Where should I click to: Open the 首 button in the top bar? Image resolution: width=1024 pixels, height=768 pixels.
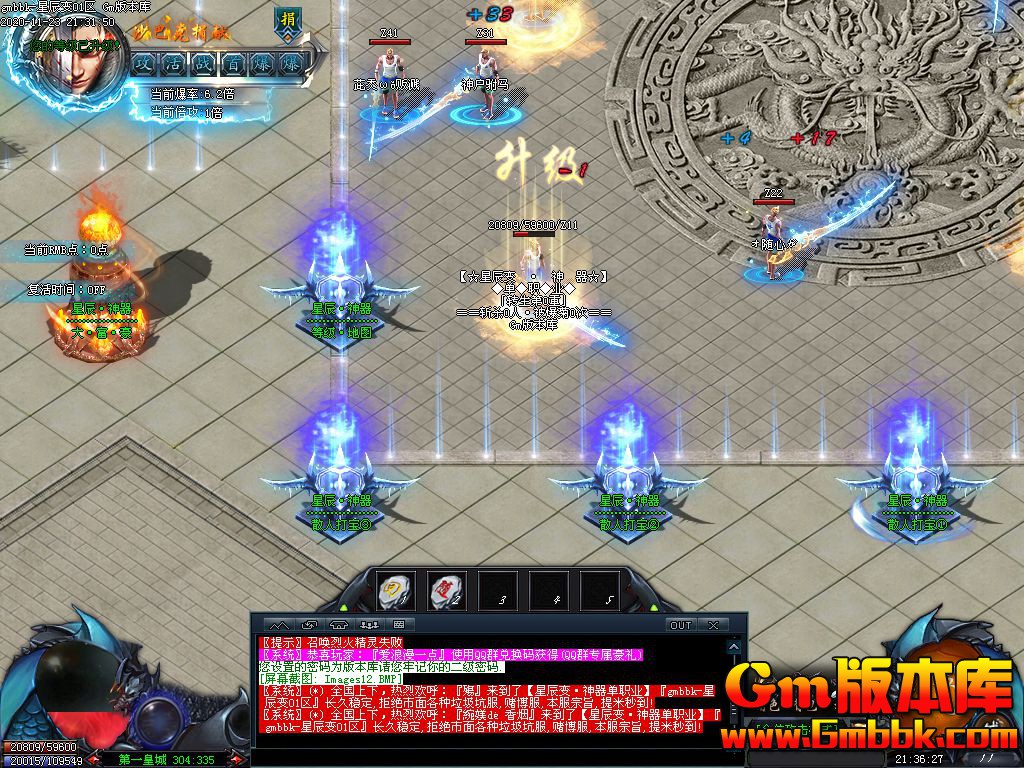[x=232, y=63]
